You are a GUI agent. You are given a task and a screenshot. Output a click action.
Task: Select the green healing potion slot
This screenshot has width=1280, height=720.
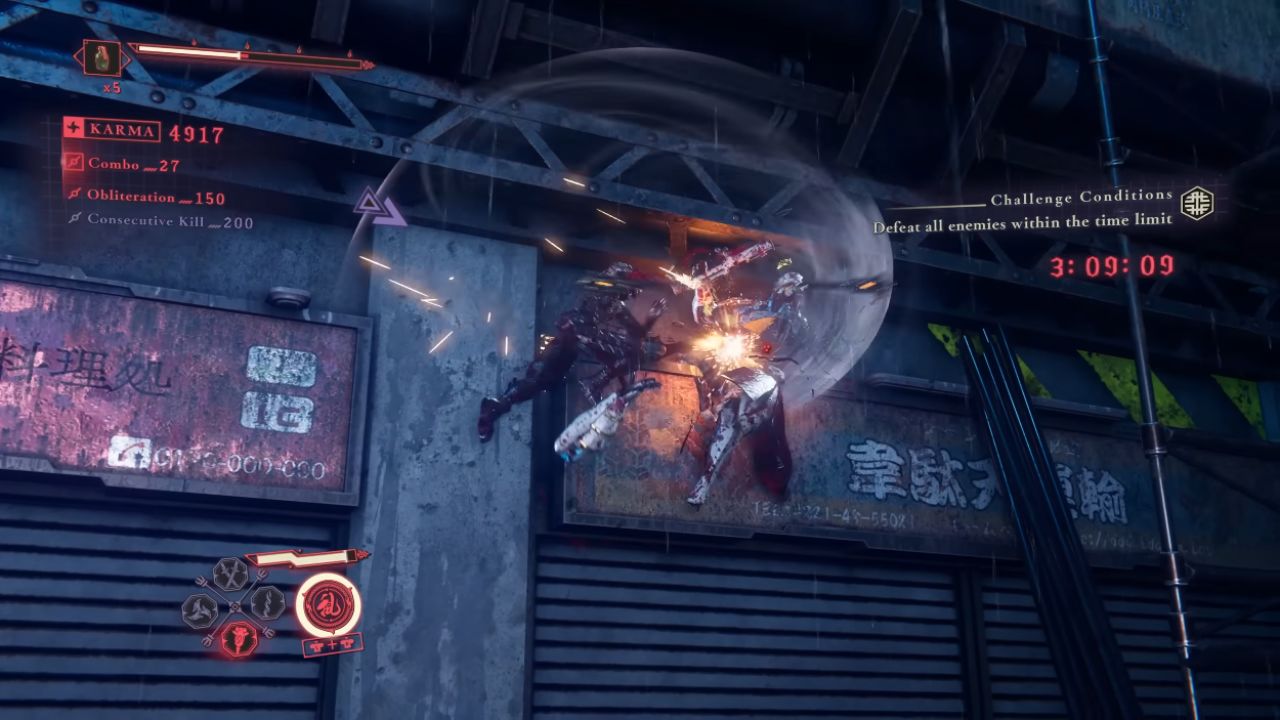click(x=102, y=58)
